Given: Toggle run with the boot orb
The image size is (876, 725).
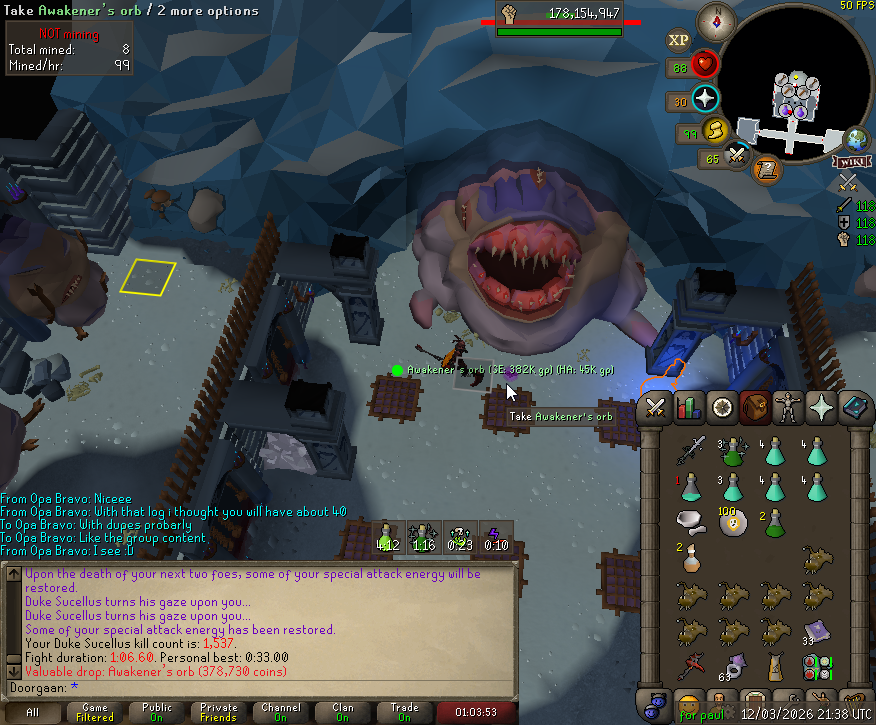Looking at the screenshot, I should tap(714, 130).
